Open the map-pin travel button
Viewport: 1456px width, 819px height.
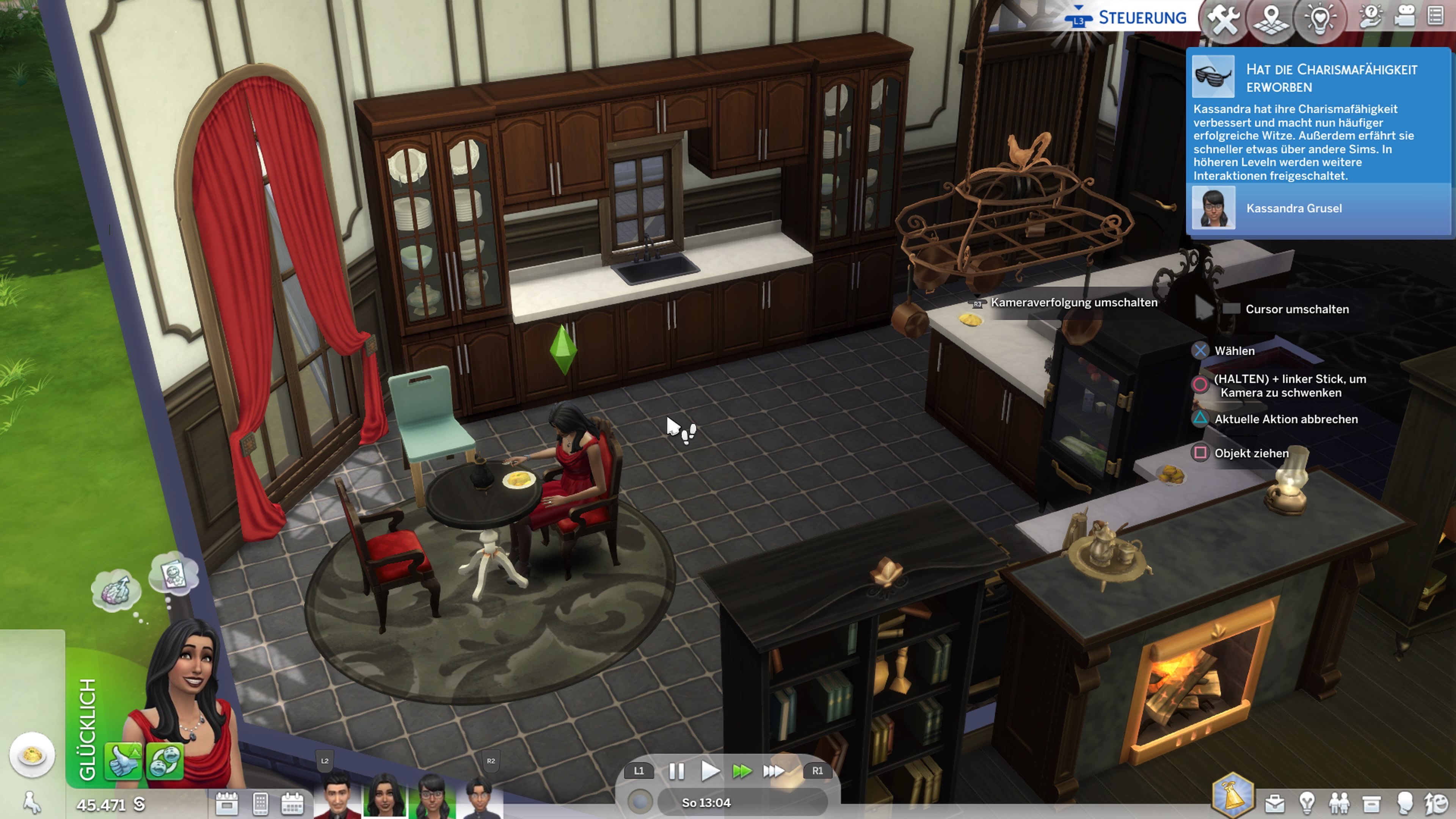1271,20
